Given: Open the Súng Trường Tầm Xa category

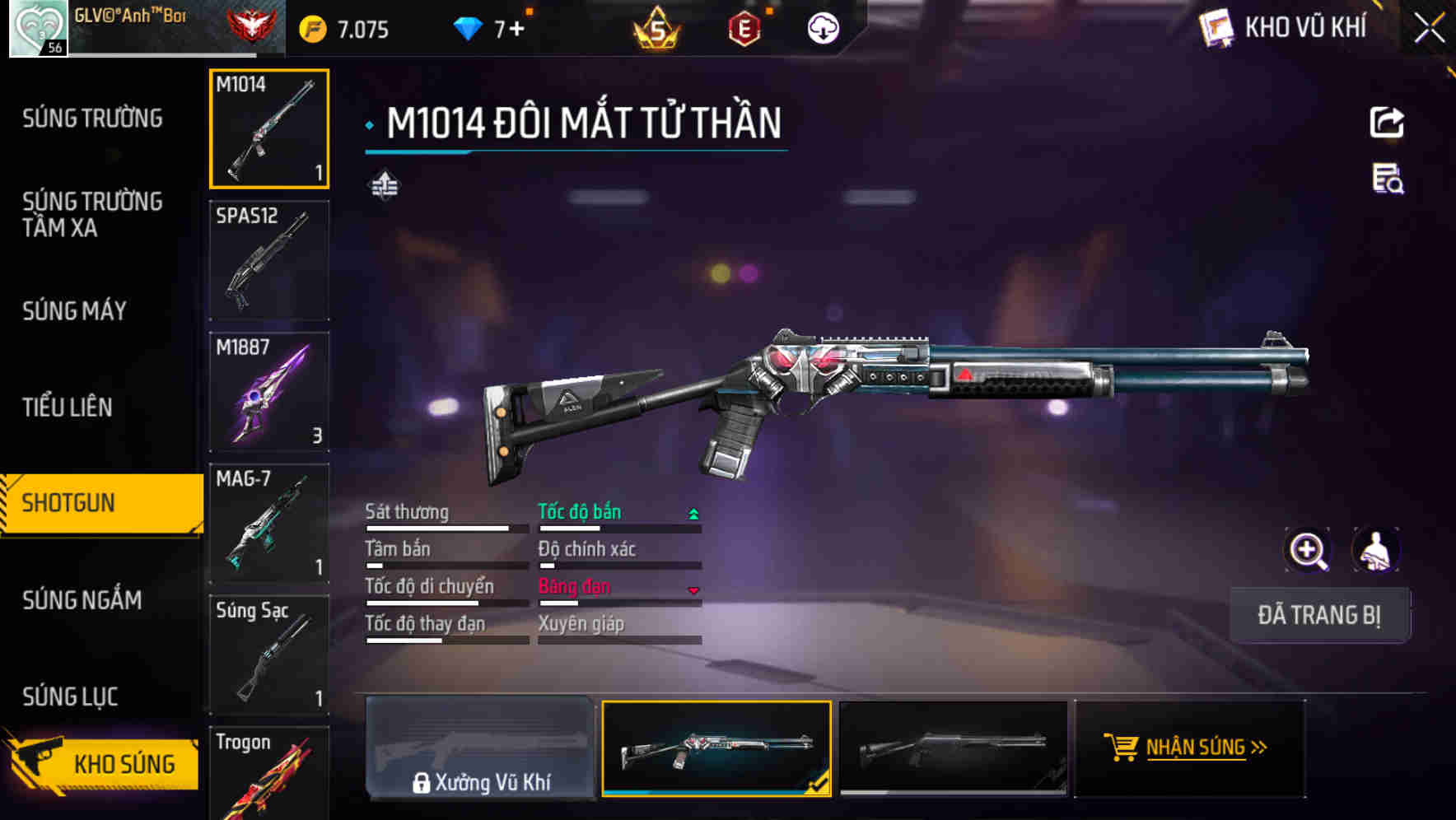Looking at the screenshot, I should point(92,214).
